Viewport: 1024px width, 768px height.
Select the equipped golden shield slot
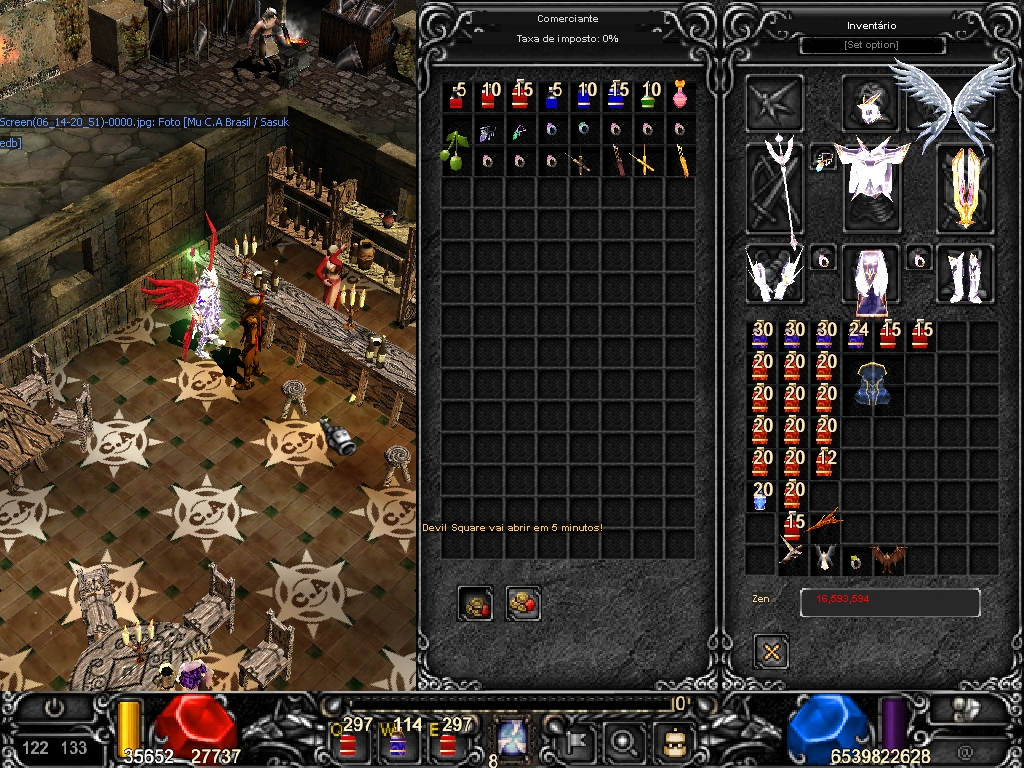point(965,187)
